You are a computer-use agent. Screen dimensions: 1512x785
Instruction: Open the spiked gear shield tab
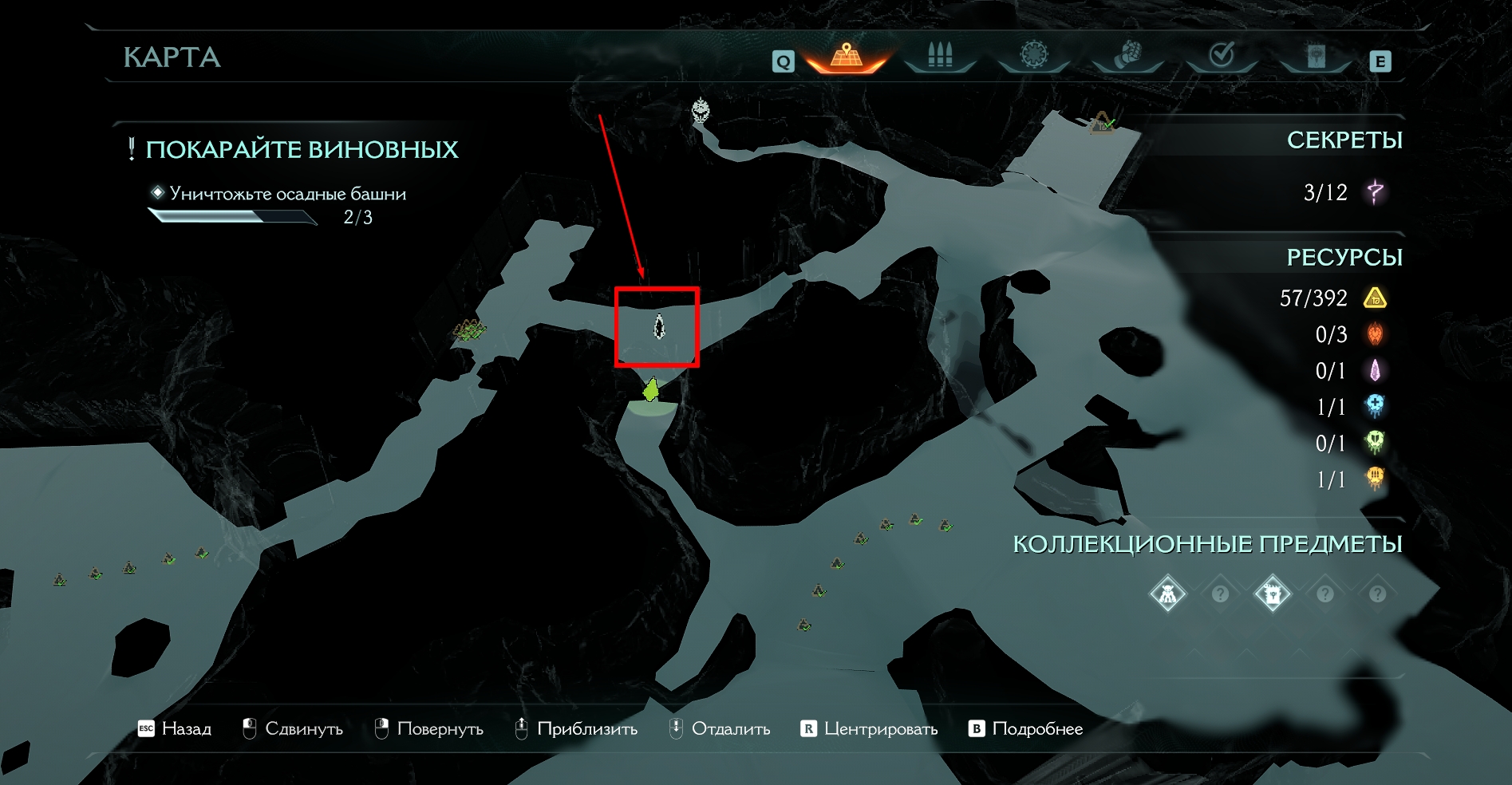[1034, 55]
